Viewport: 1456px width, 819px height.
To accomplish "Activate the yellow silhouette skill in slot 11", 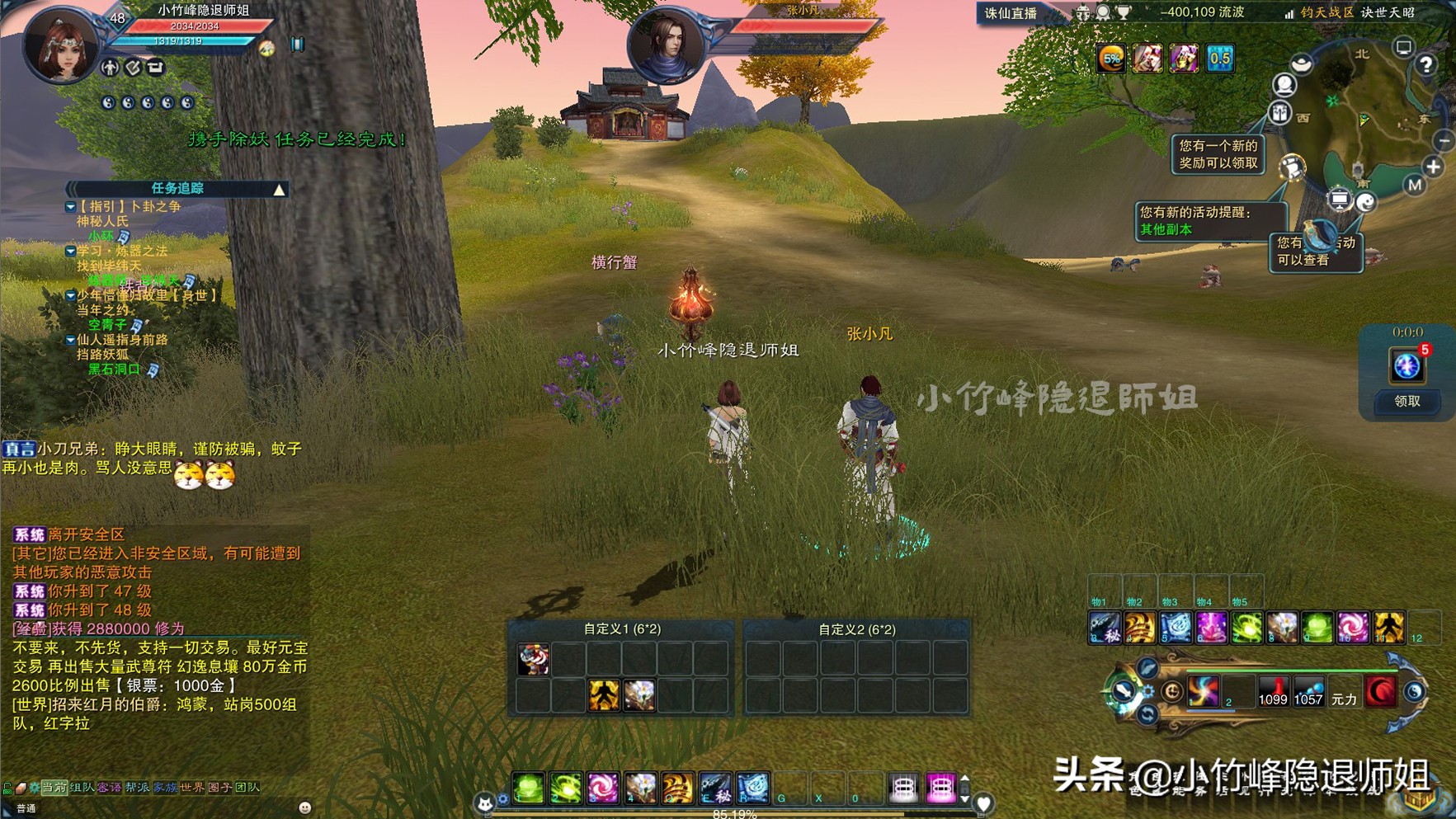I will [1388, 628].
